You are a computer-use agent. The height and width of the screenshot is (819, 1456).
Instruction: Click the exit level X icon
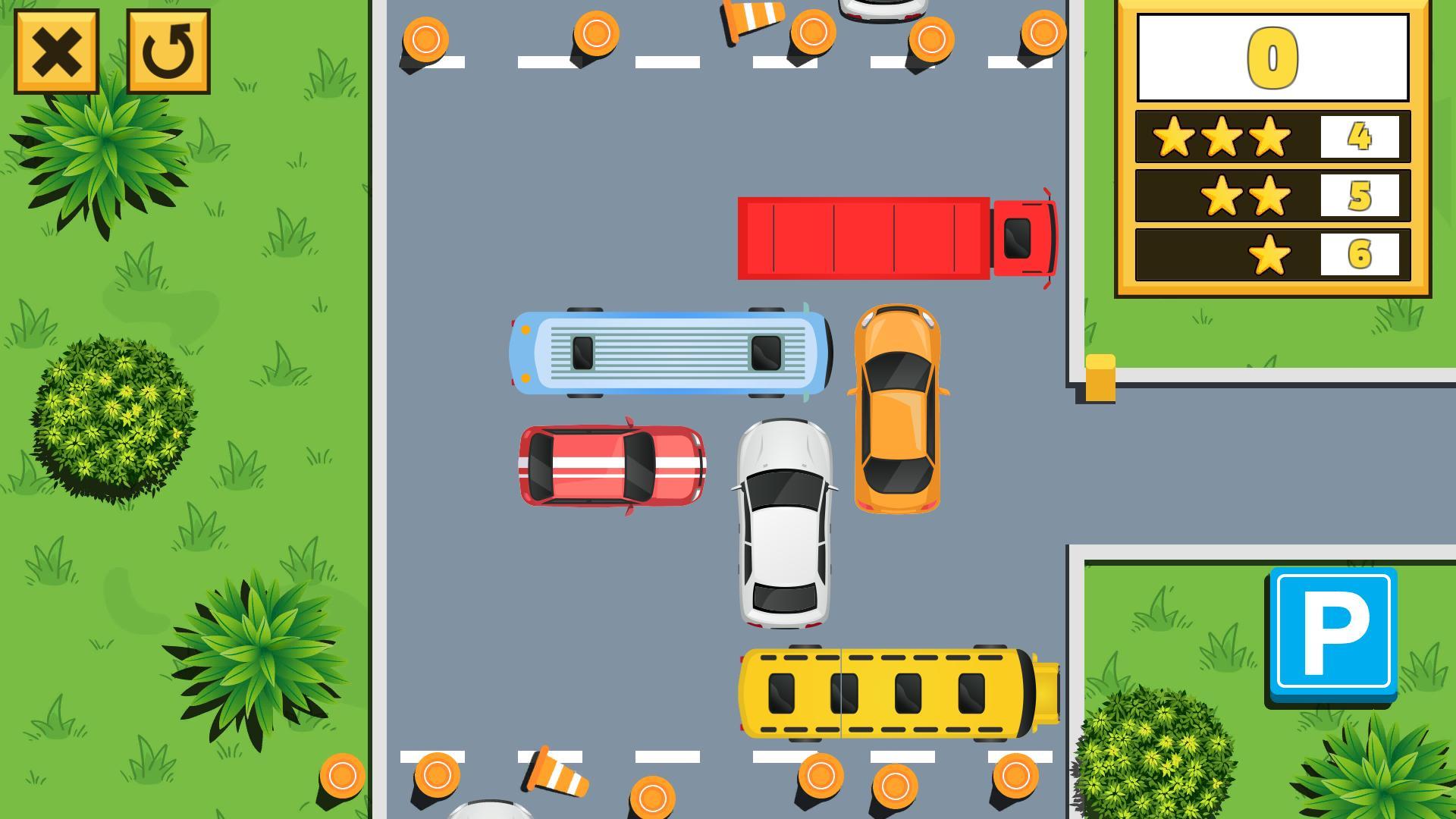point(55,52)
